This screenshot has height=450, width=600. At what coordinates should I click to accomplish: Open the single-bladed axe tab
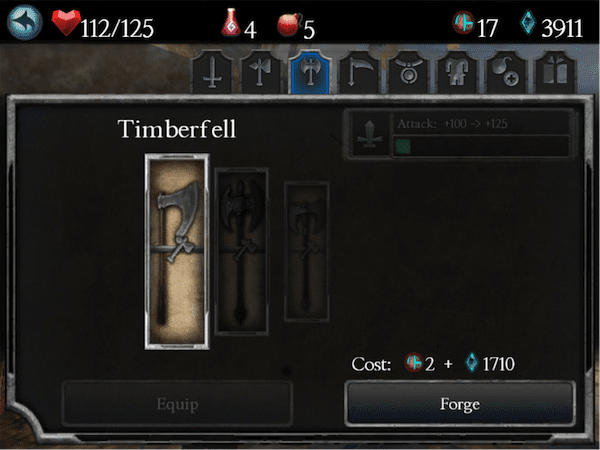258,72
